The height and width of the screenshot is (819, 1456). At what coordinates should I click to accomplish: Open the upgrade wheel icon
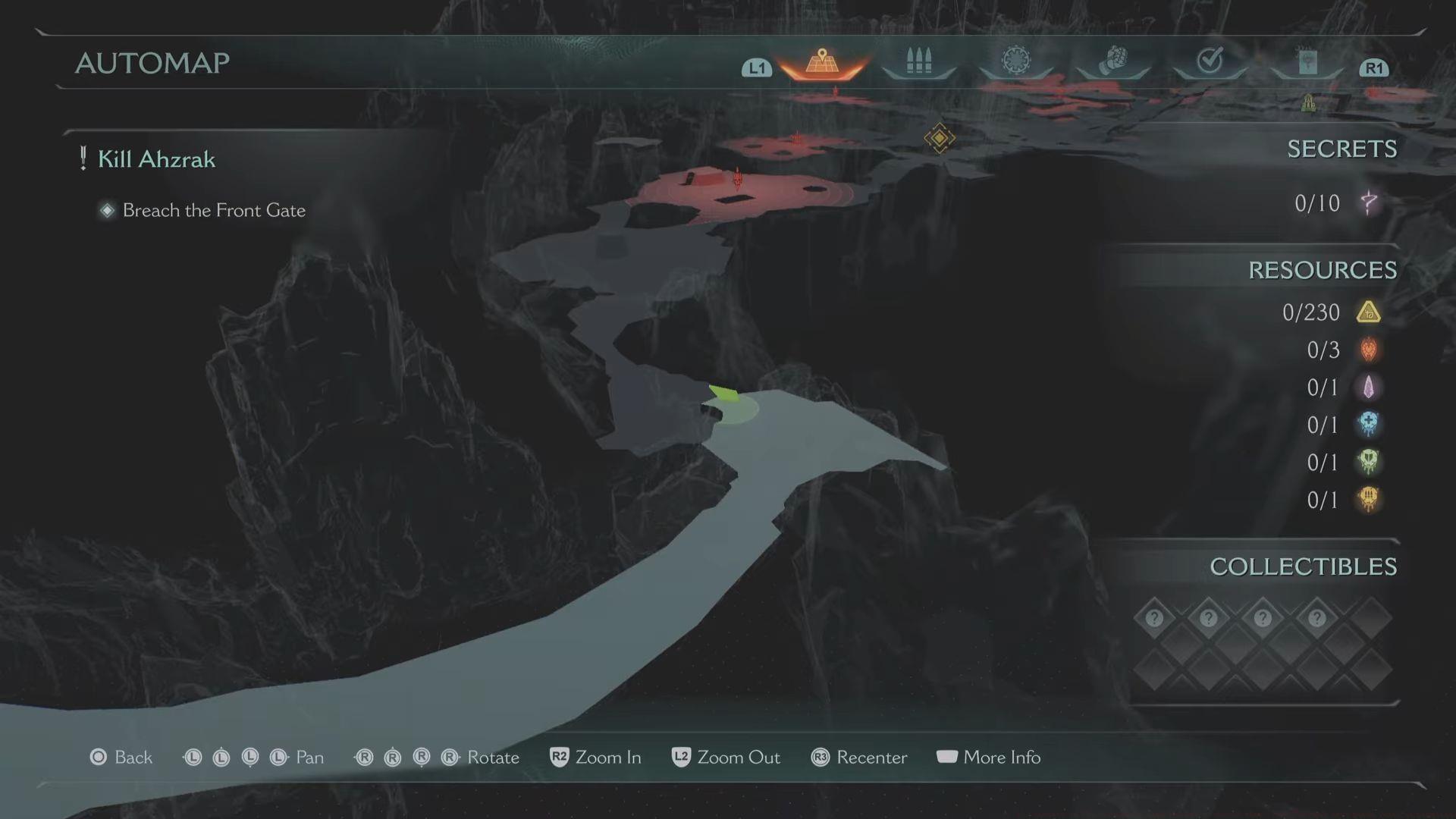[1016, 61]
